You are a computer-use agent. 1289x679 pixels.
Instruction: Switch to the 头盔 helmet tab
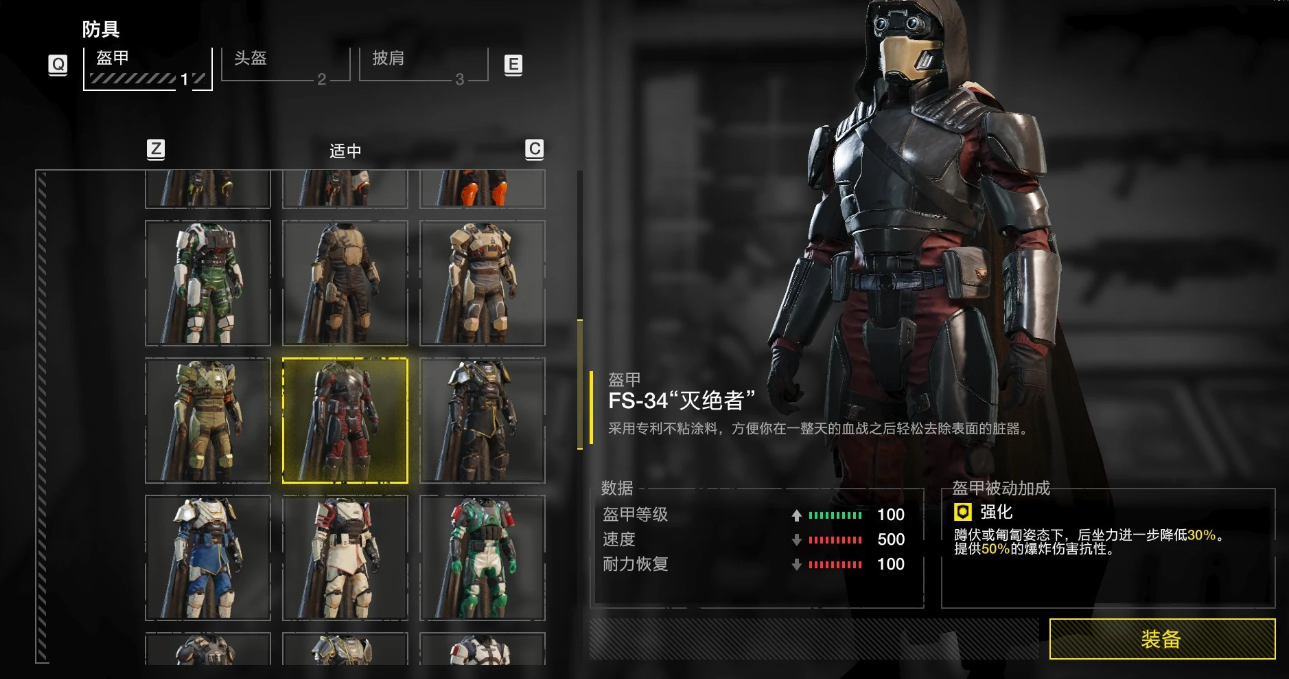[x=285, y=64]
